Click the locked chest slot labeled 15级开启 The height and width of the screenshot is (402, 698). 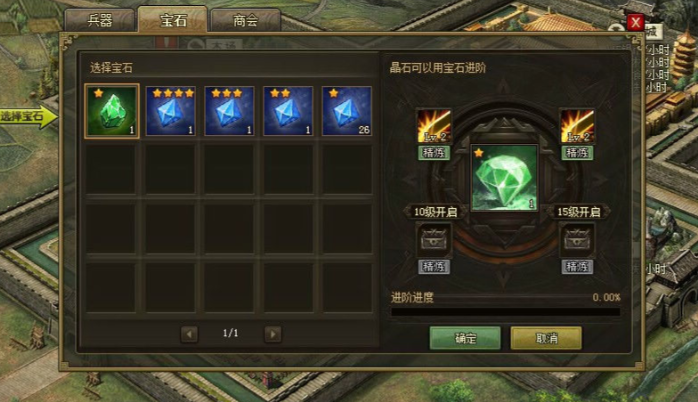[x=577, y=239]
